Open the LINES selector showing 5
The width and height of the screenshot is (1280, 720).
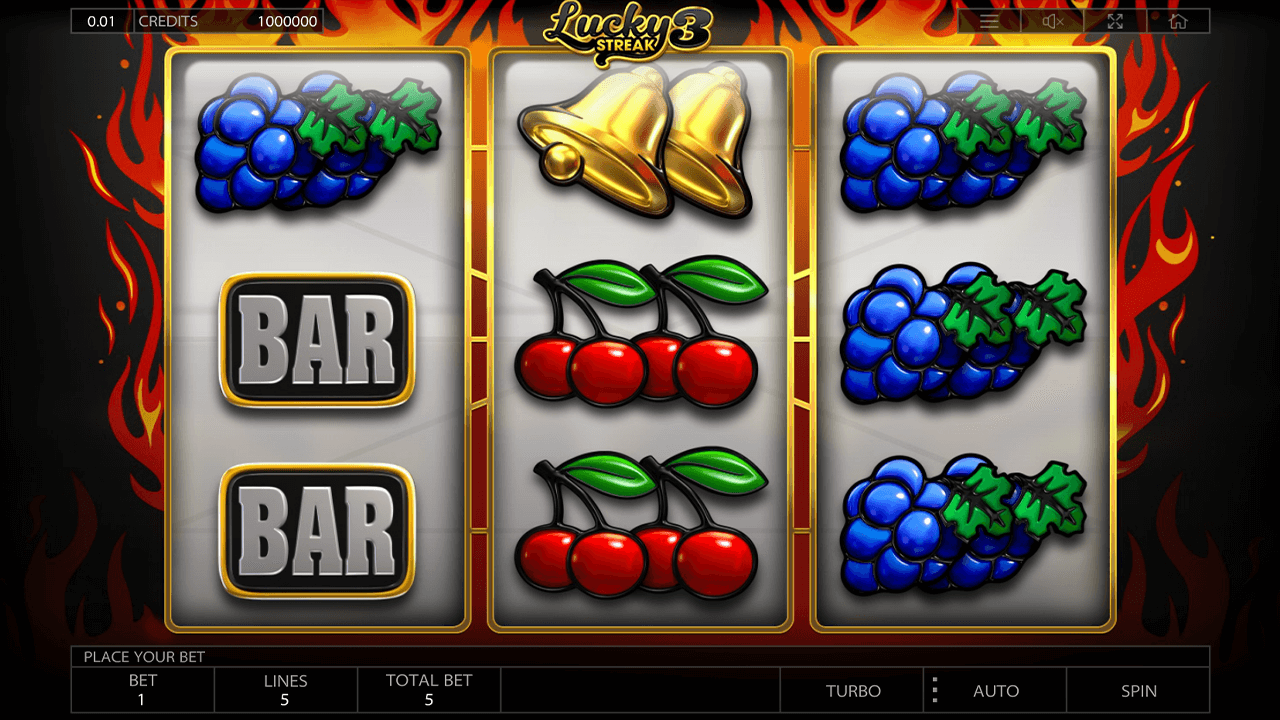285,690
